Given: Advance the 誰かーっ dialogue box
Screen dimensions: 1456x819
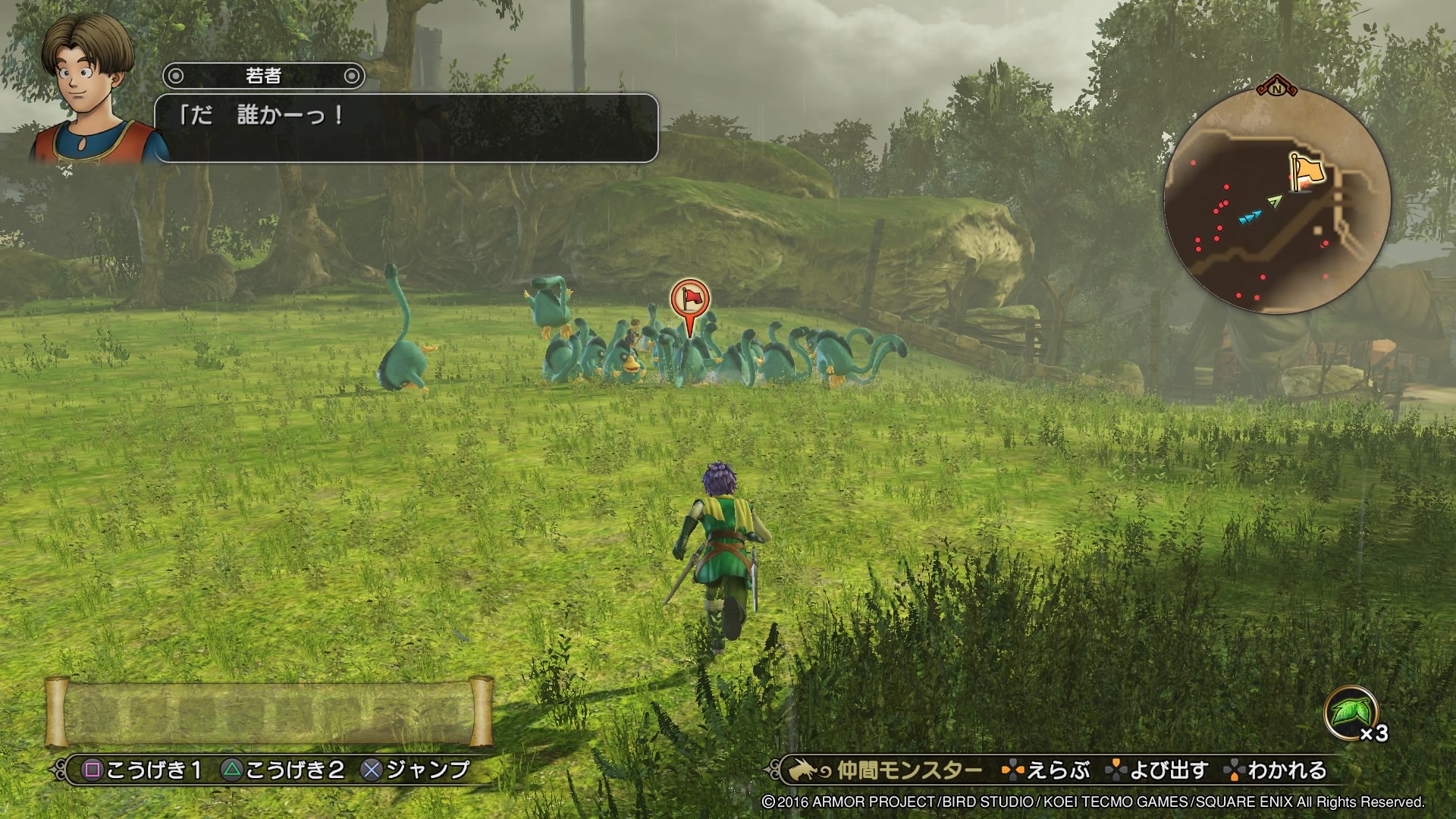Looking at the screenshot, I should point(406,127).
